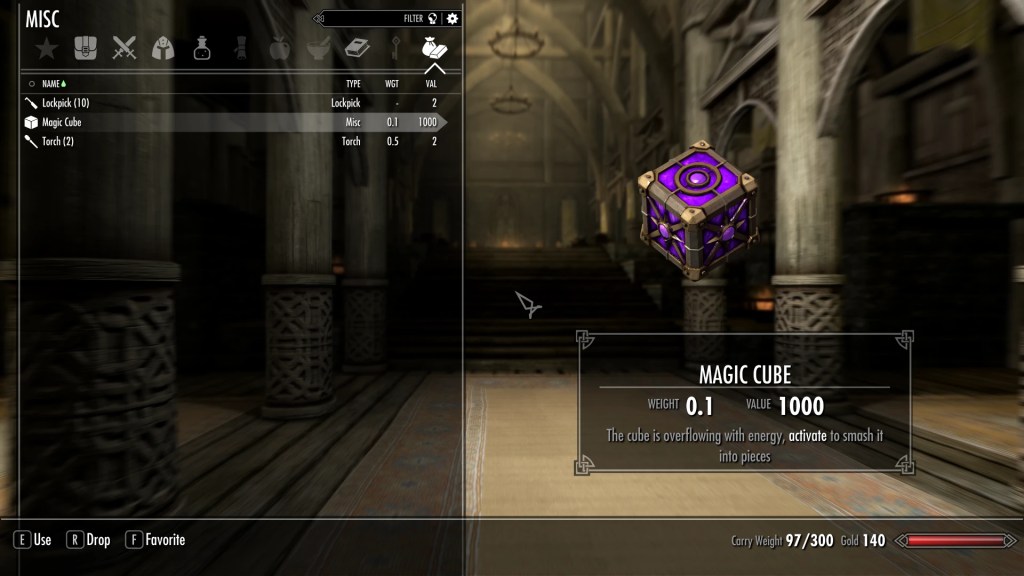
Task: Sort the list by Name column
Action: [55, 84]
